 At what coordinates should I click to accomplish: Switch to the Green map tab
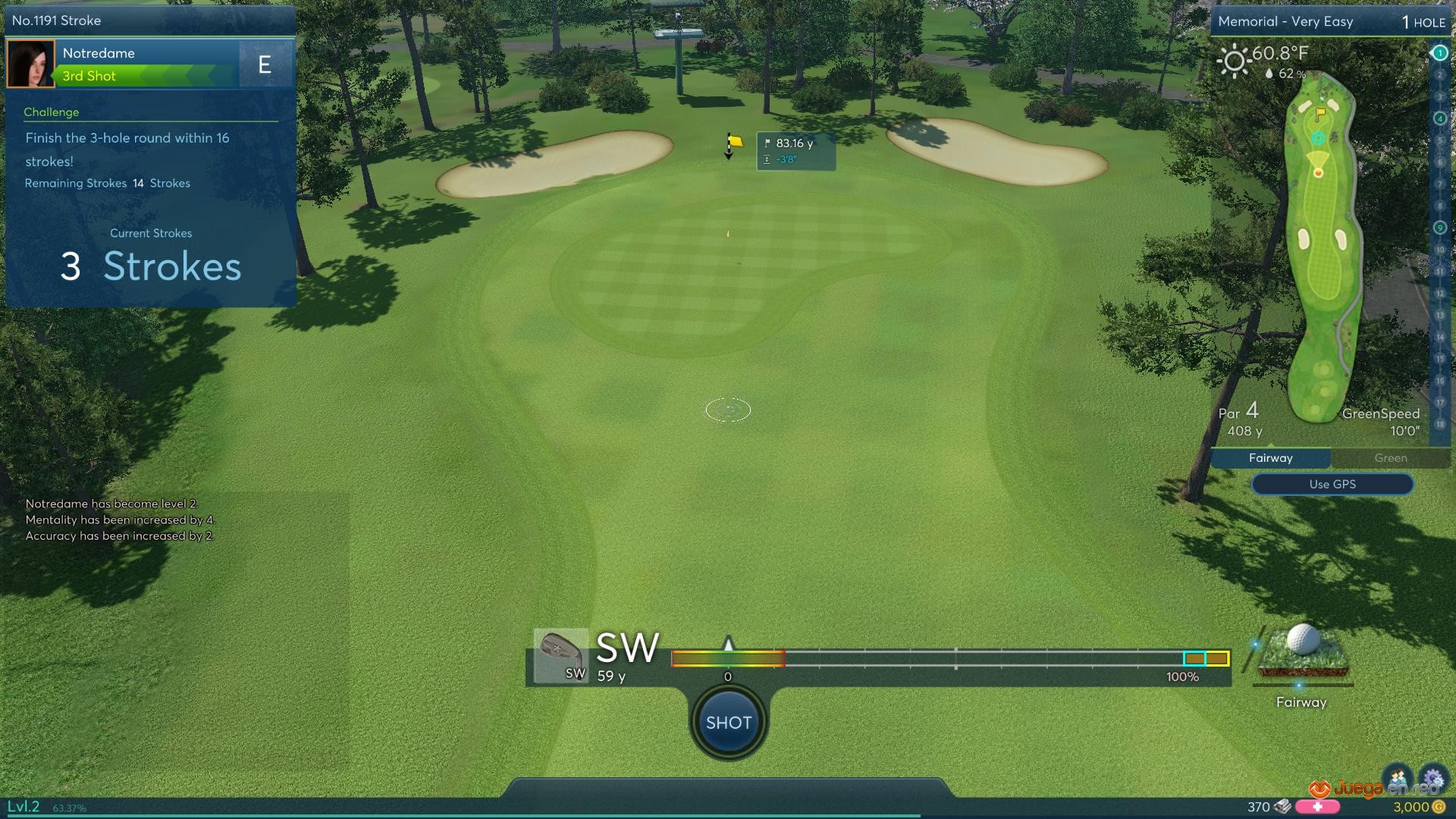[1390, 458]
